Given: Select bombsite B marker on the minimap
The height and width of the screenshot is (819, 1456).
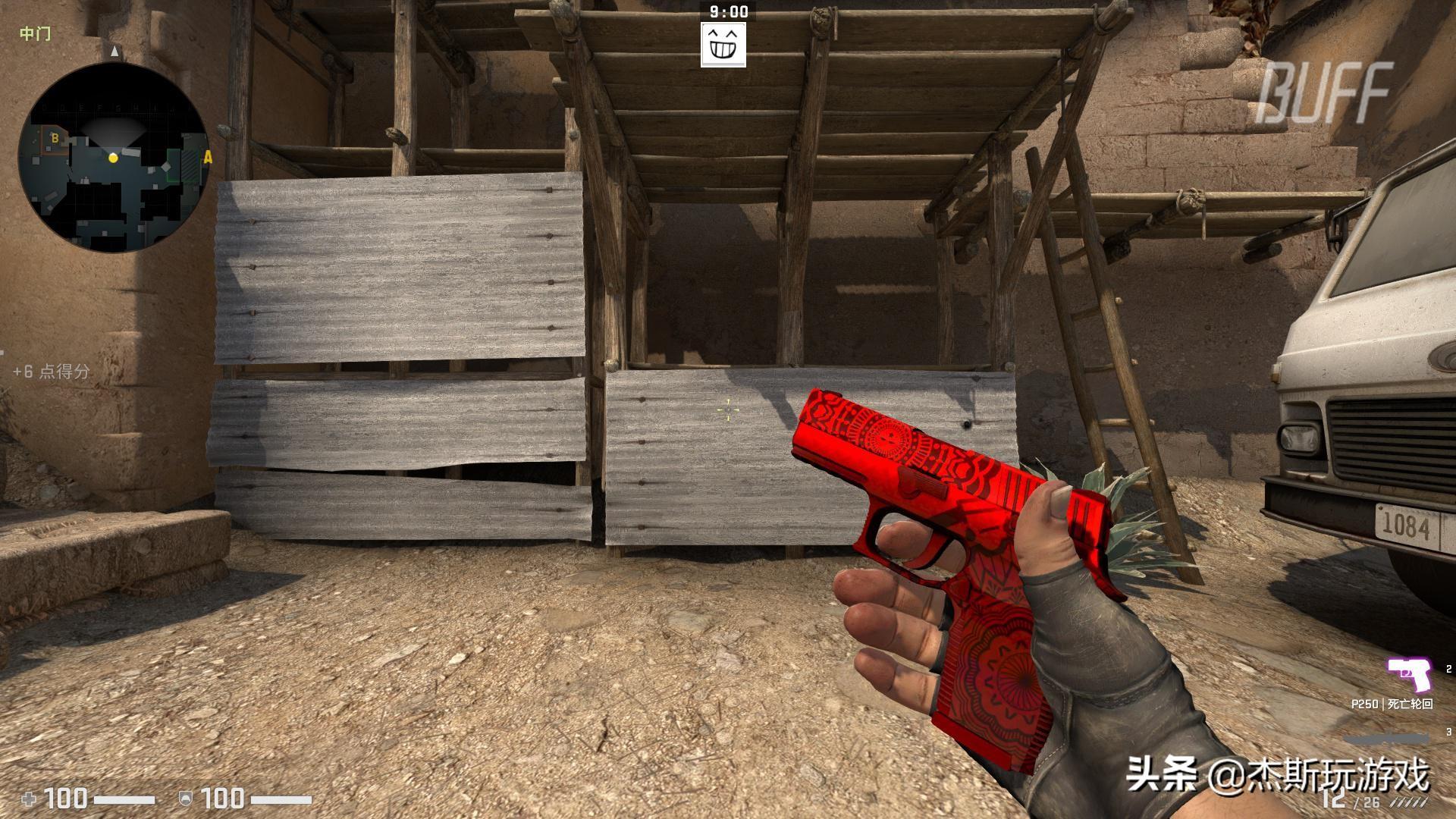Looking at the screenshot, I should (55, 139).
